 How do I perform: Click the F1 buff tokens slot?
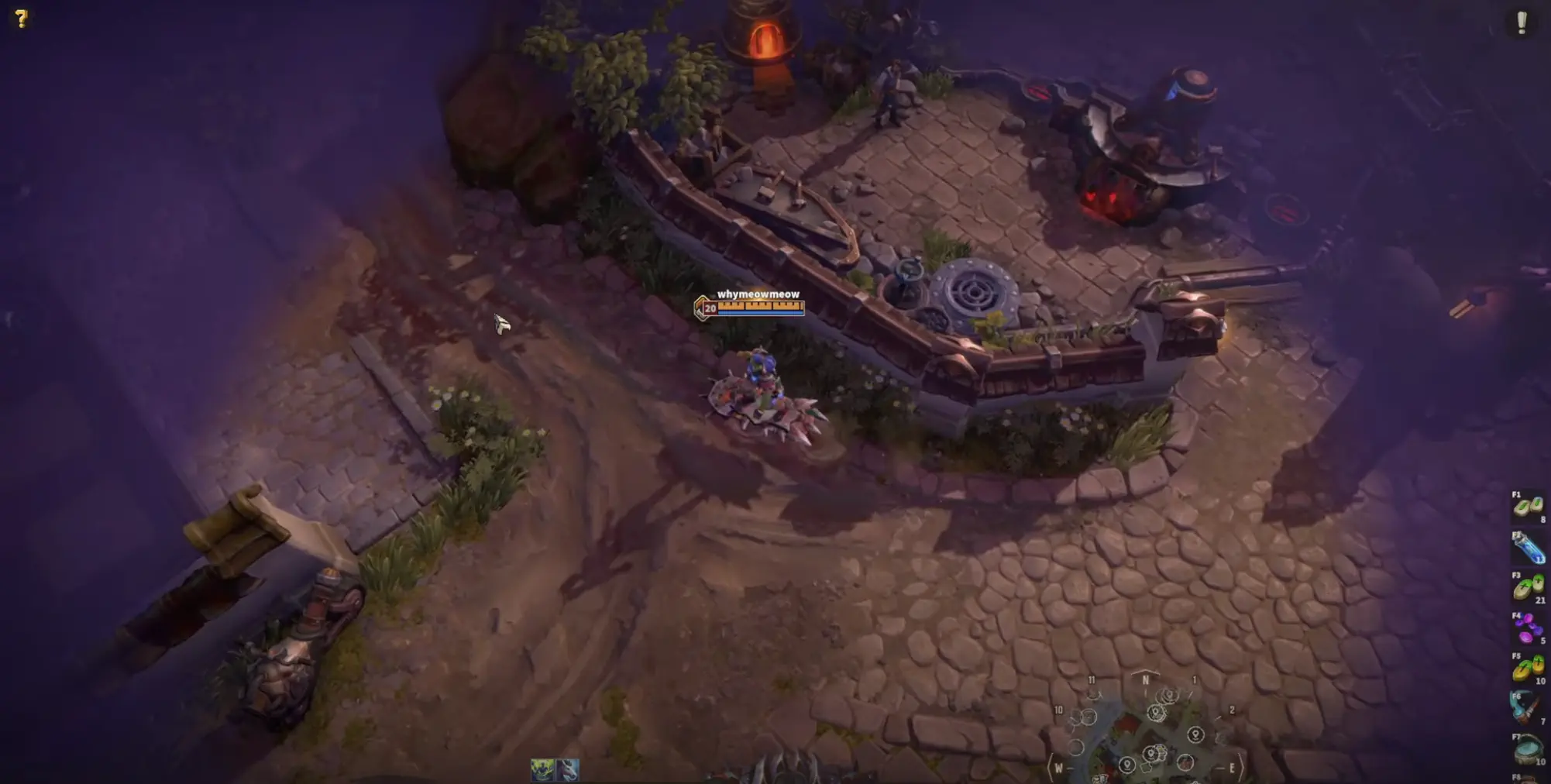coord(1529,507)
